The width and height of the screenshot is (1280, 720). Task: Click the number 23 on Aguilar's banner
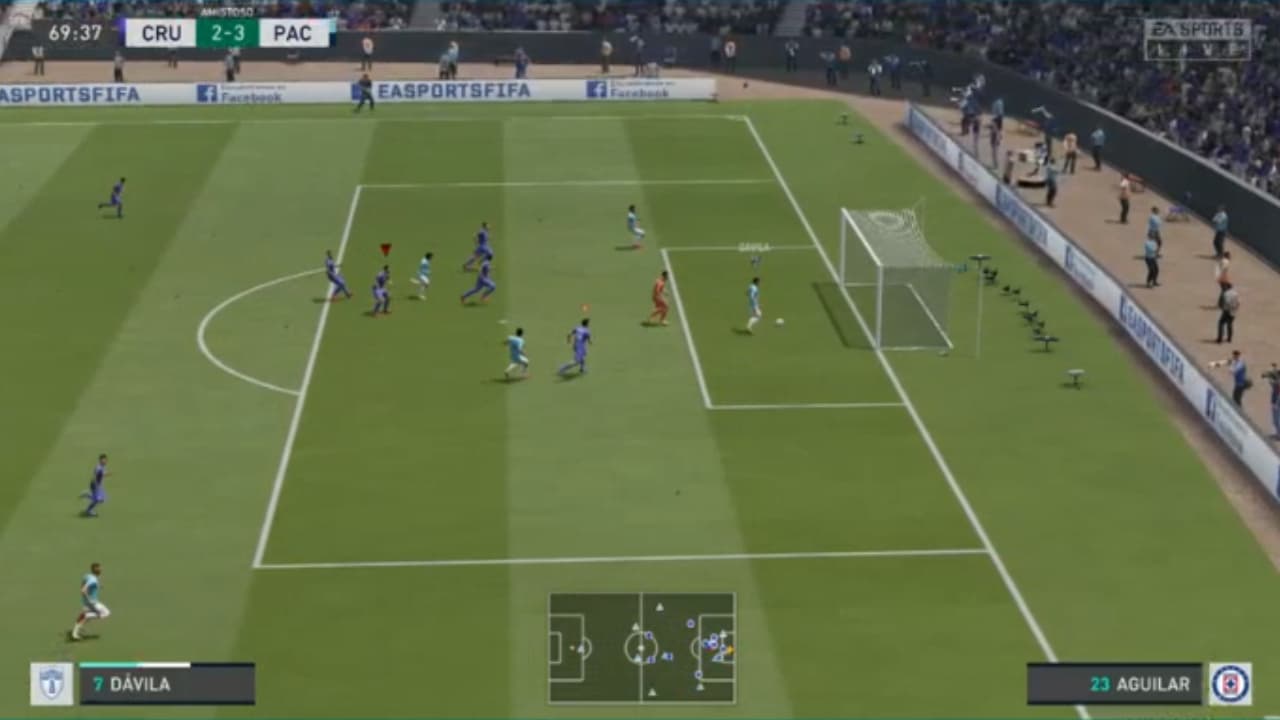point(1102,685)
